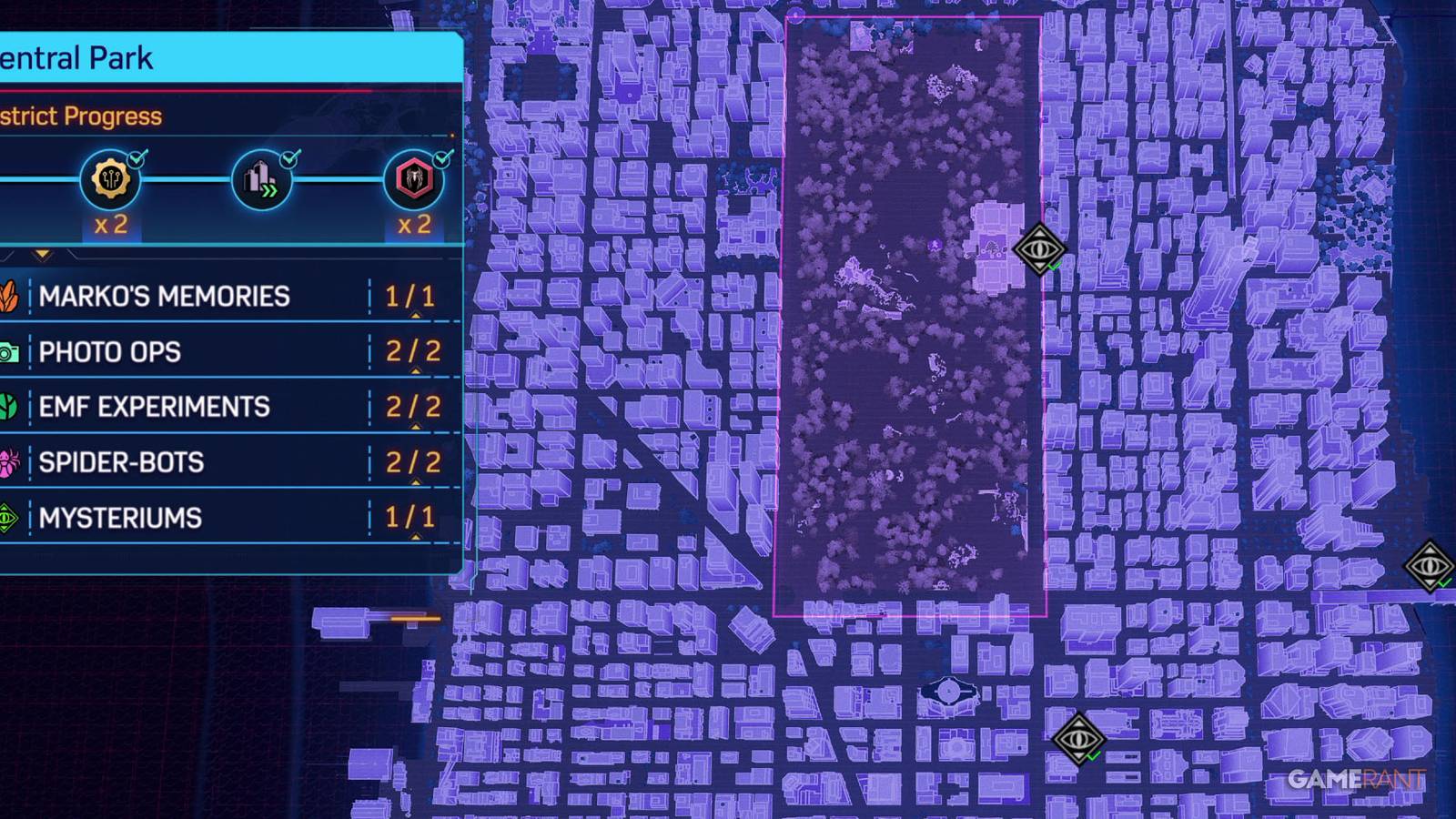Screen dimensions: 1456x819
Task: Click the Mysterium marker at the bottom of the map
Action: (1079, 741)
